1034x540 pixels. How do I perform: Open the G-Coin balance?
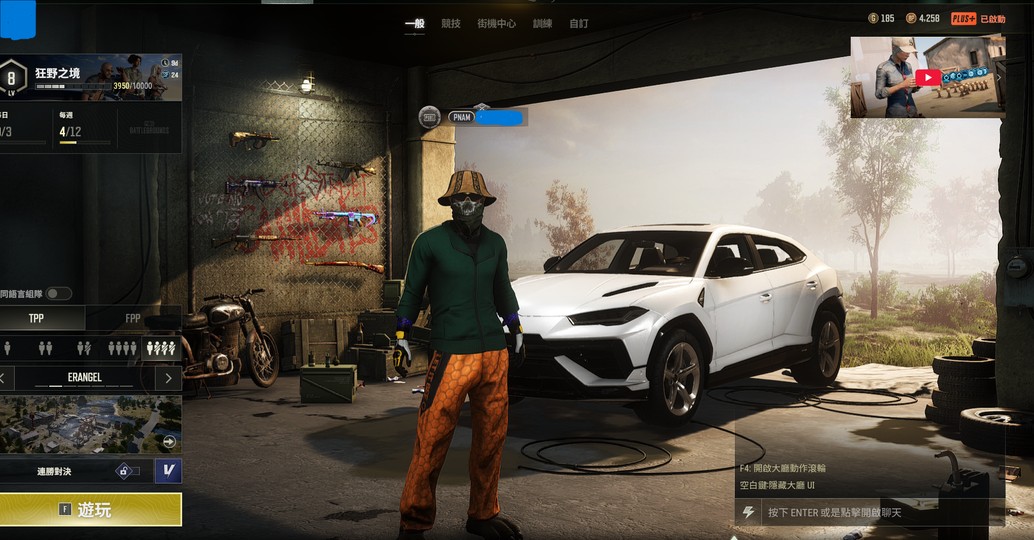click(882, 18)
